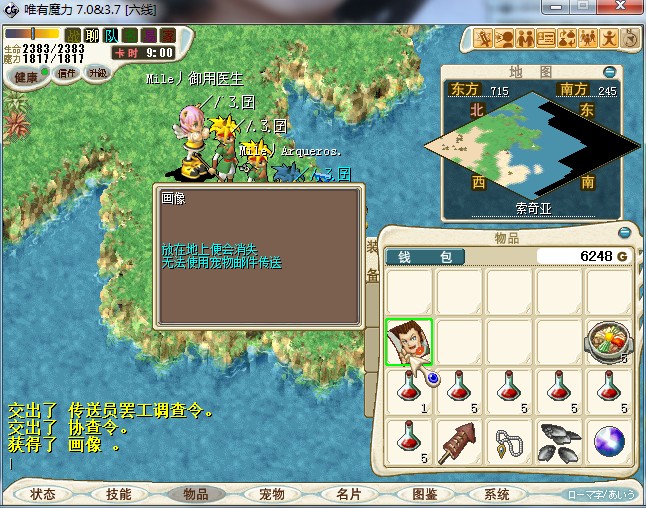Screen dimensions: 646x508
Task: Pick the necklace item in the bag
Action: [x=509, y=442]
